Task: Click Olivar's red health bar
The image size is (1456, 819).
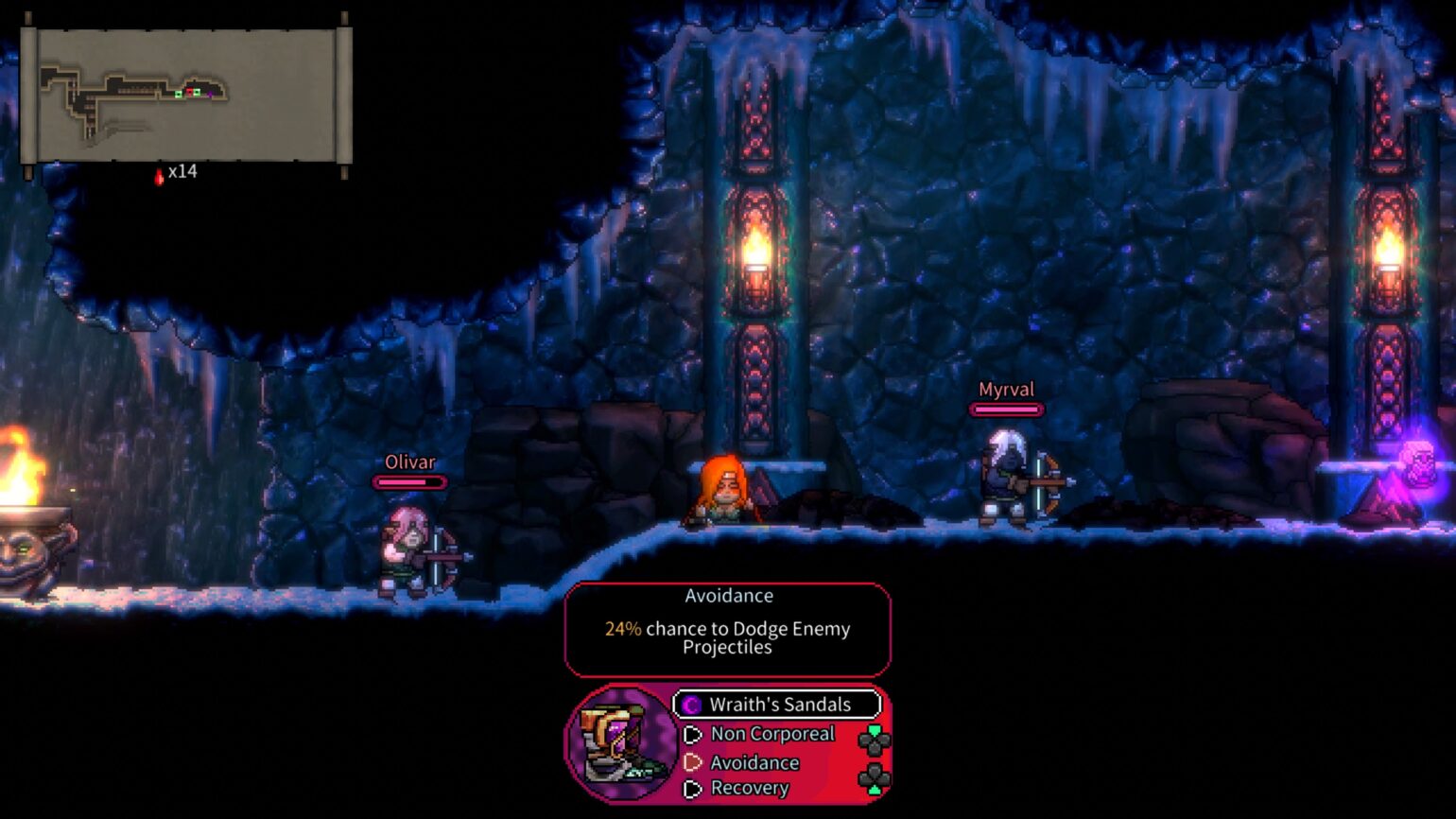Action: 408,480
